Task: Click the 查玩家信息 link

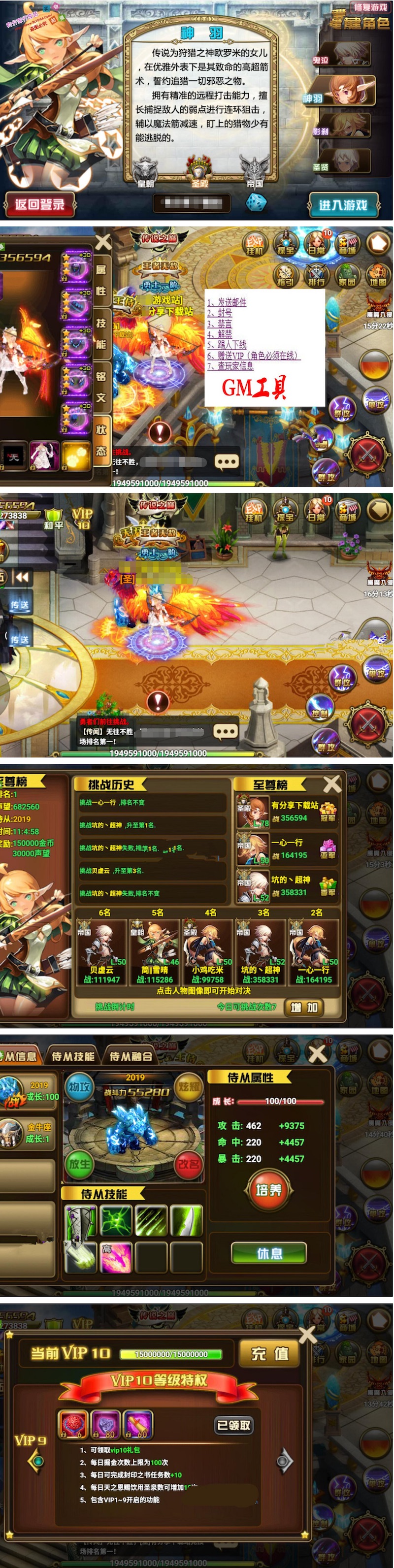Action: point(230,366)
